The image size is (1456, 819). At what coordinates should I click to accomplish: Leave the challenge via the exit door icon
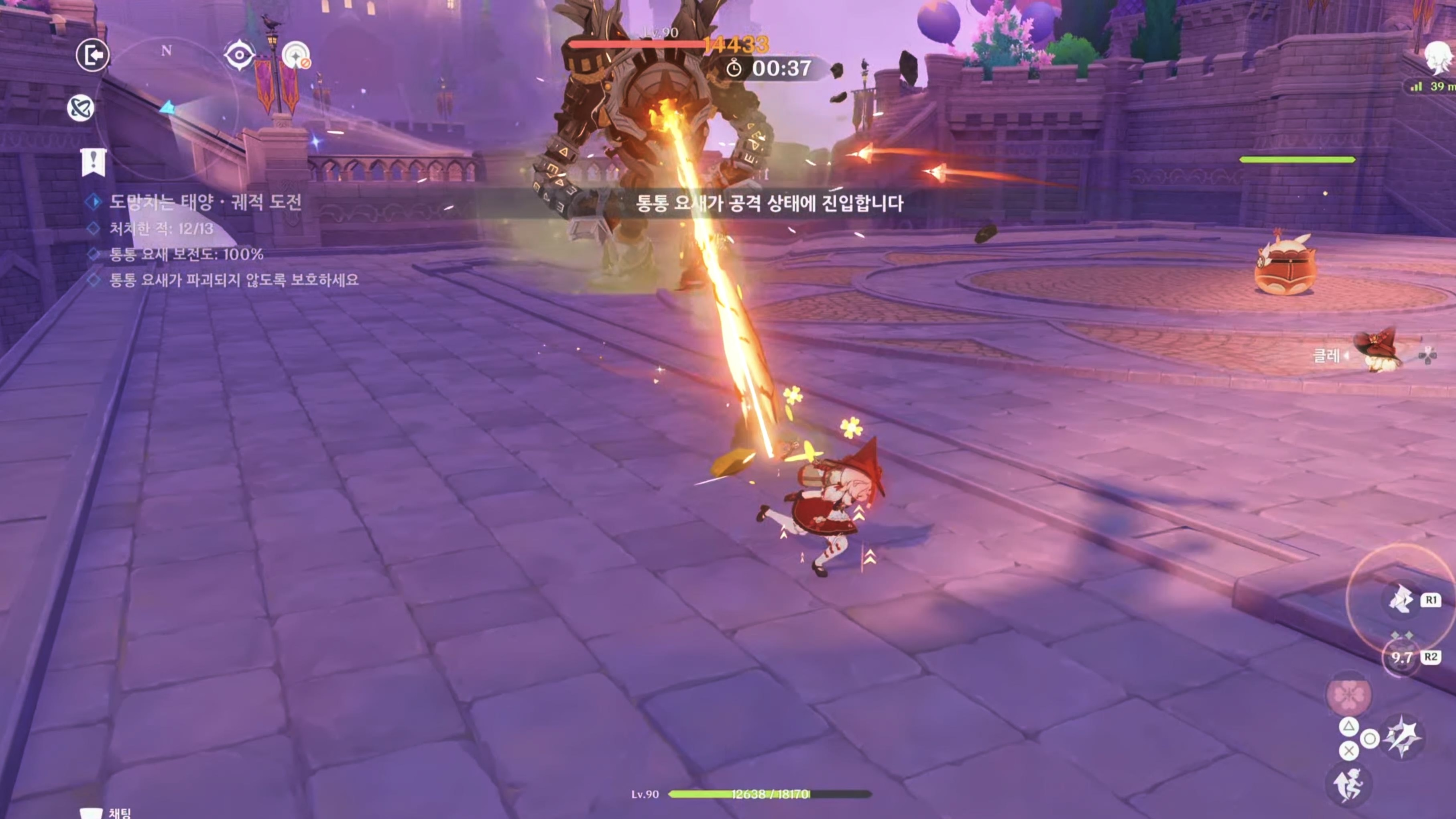tap(93, 55)
